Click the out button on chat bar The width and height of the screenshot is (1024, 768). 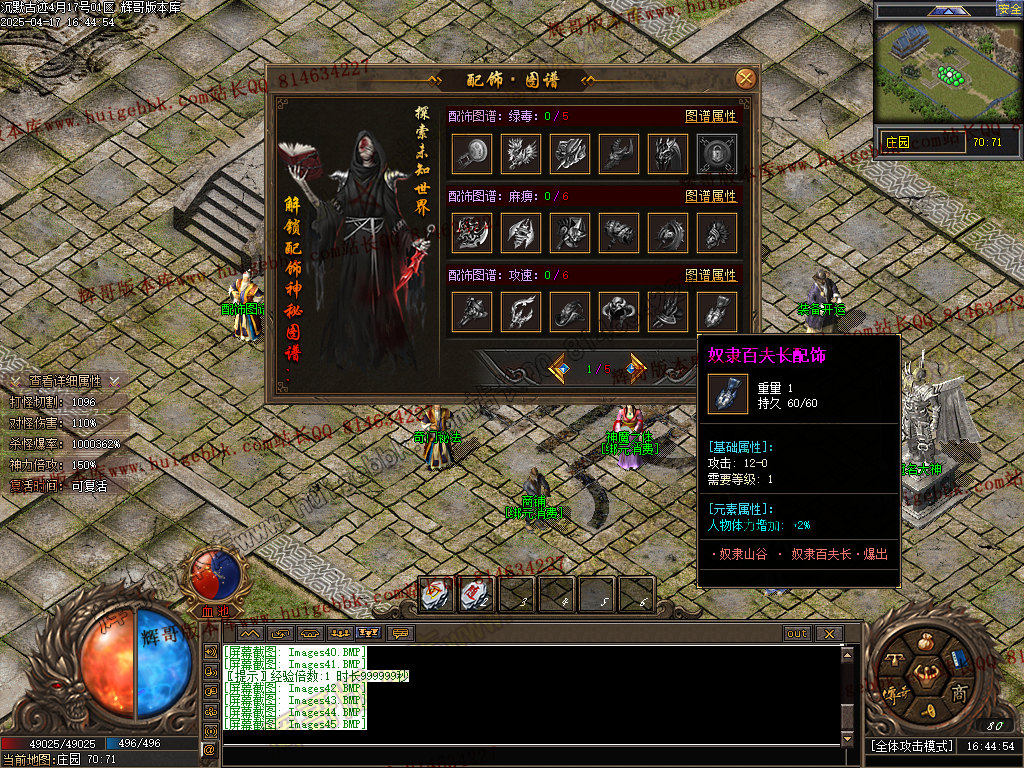(797, 634)
